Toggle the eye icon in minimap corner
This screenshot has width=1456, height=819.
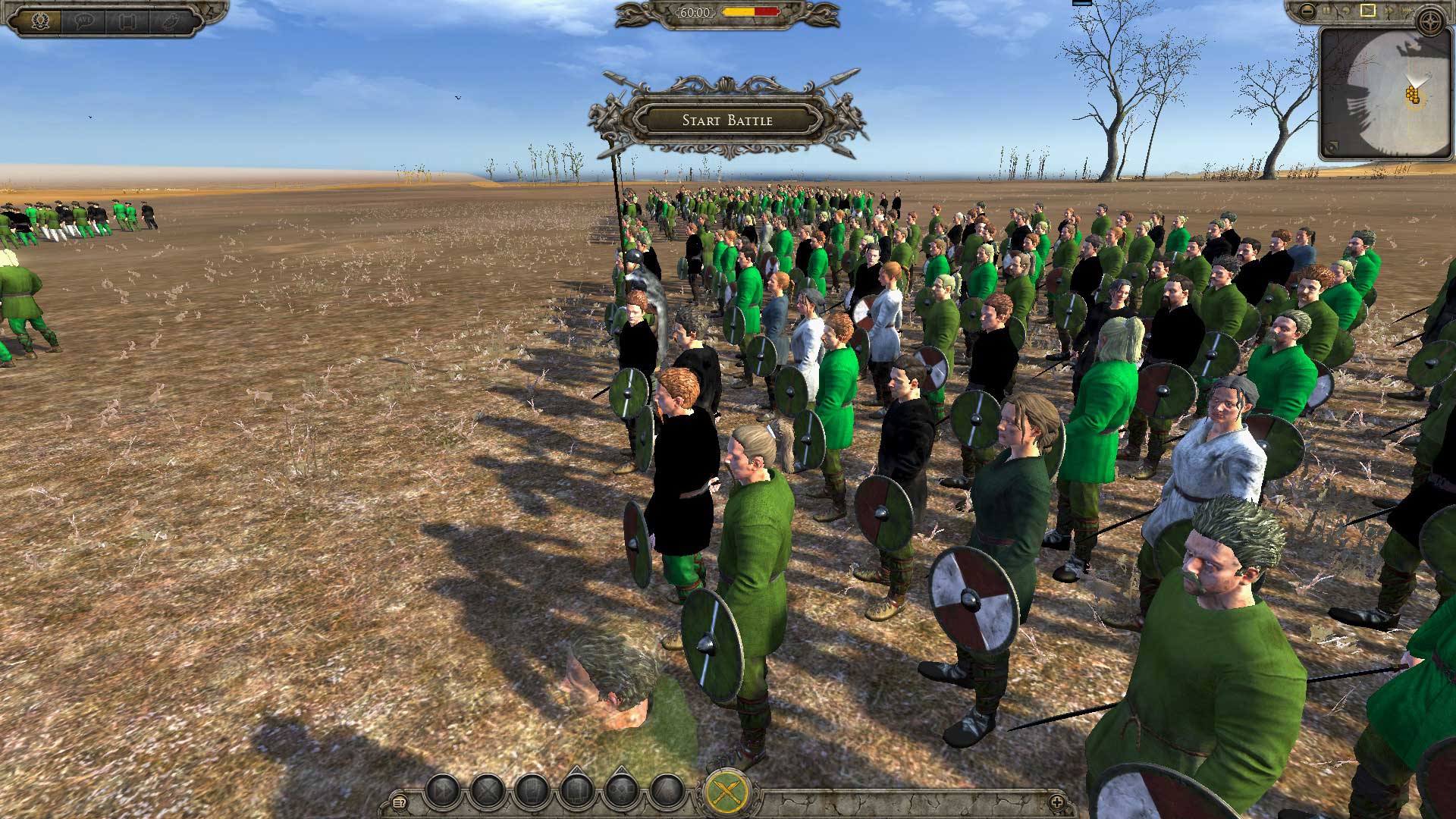click(1329, 147)
